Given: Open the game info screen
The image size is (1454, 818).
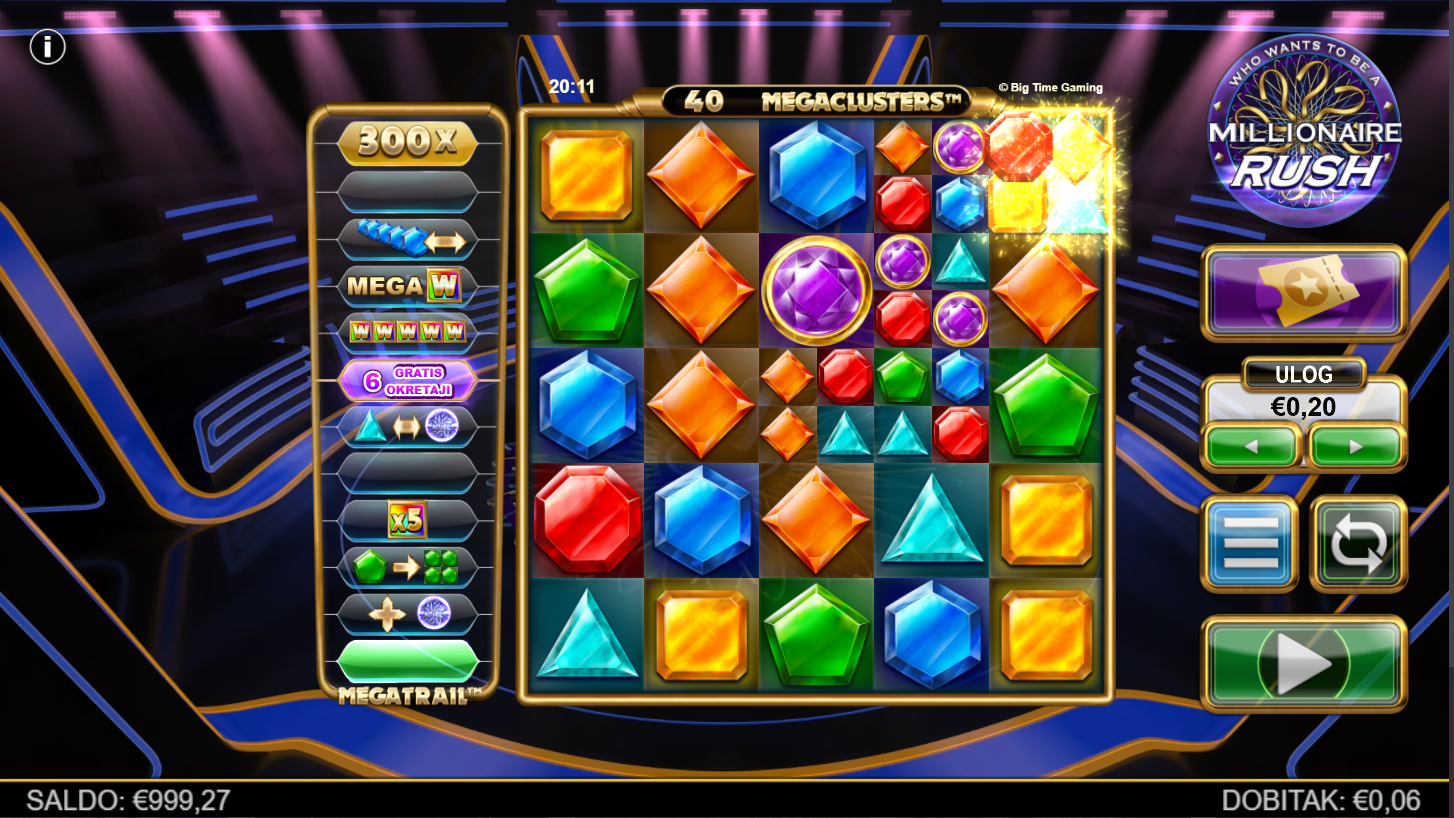Looking at the screenshot, I should pos(47,47).
